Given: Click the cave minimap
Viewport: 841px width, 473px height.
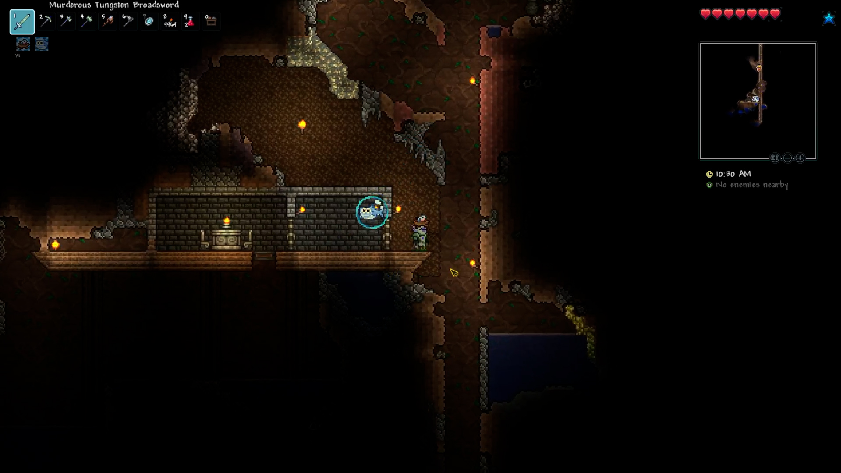Looking at the screenshot, I should (757, 100).
